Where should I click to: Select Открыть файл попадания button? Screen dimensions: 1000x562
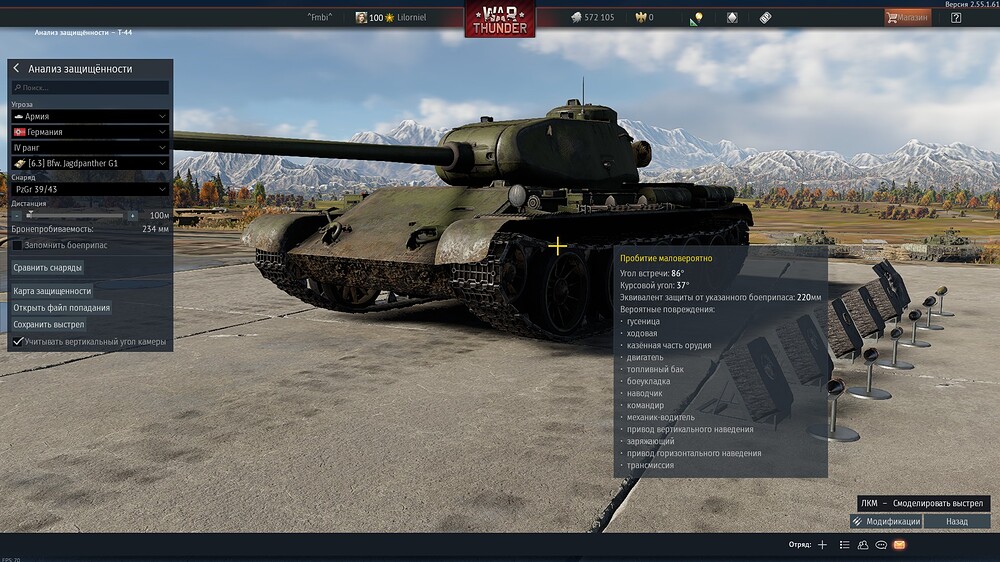tap(62, 308)
